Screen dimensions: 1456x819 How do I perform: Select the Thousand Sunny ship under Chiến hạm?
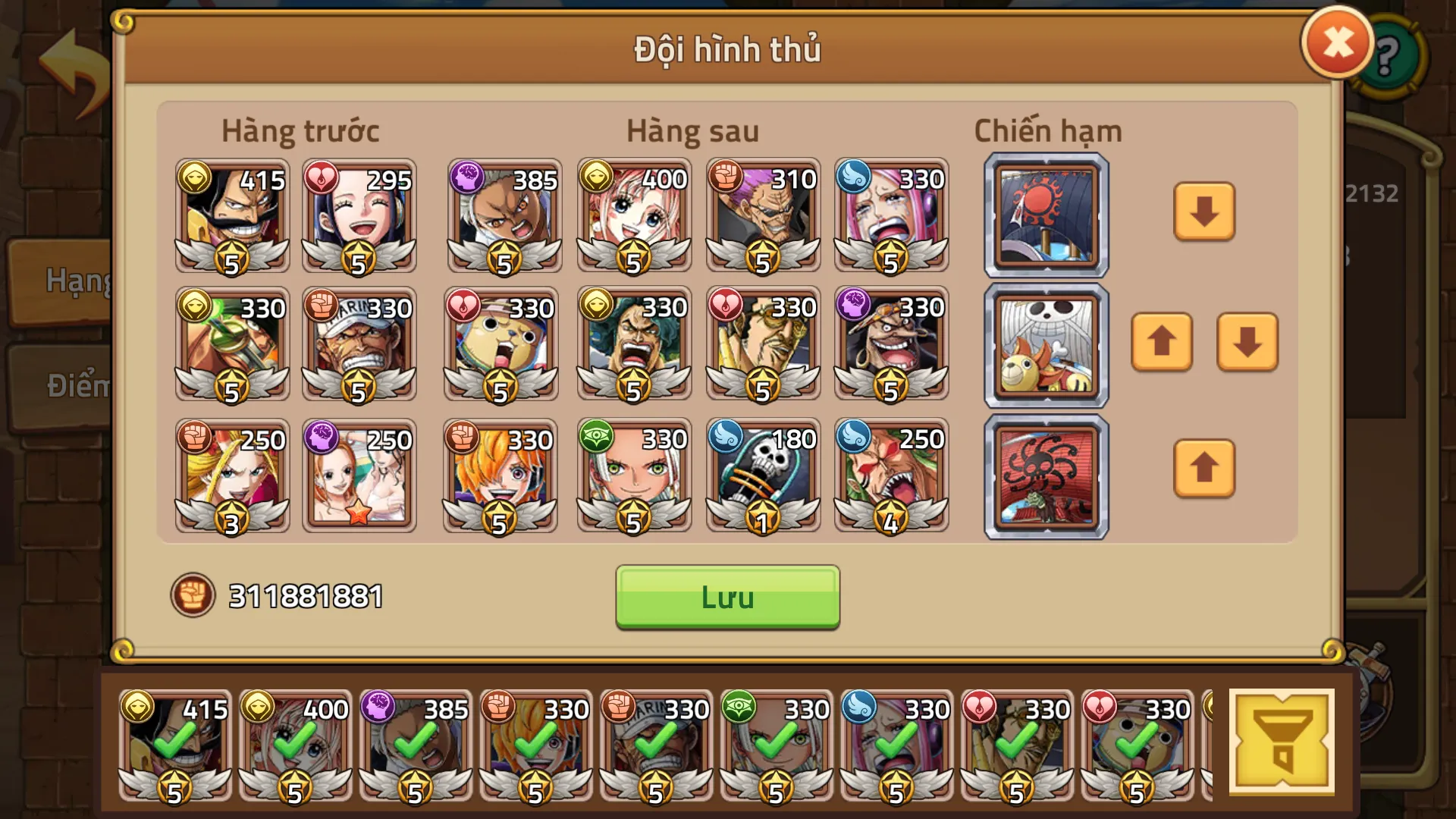click(1045, 345)
